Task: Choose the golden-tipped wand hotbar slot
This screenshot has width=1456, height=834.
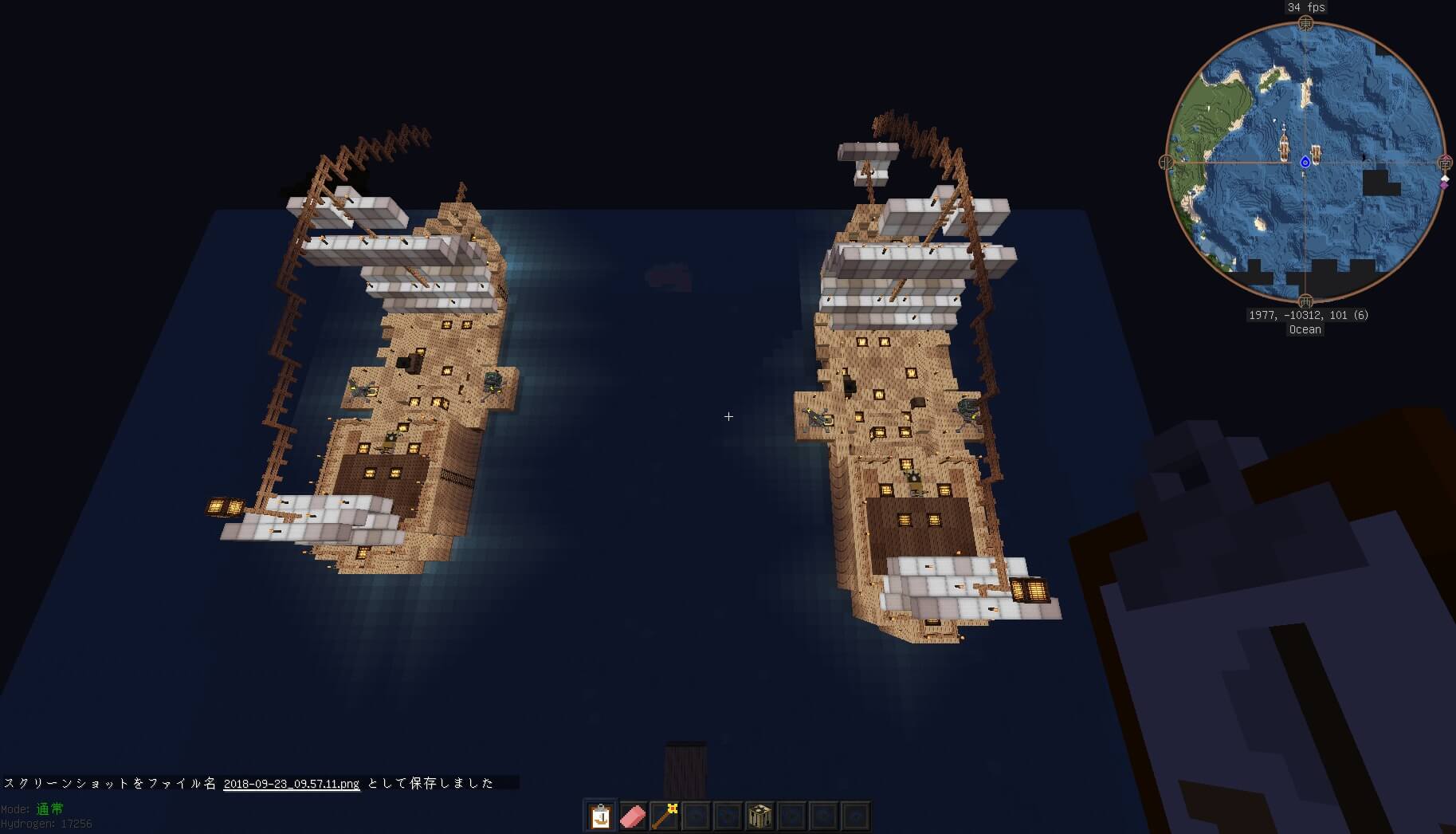Action: [664, 816]
